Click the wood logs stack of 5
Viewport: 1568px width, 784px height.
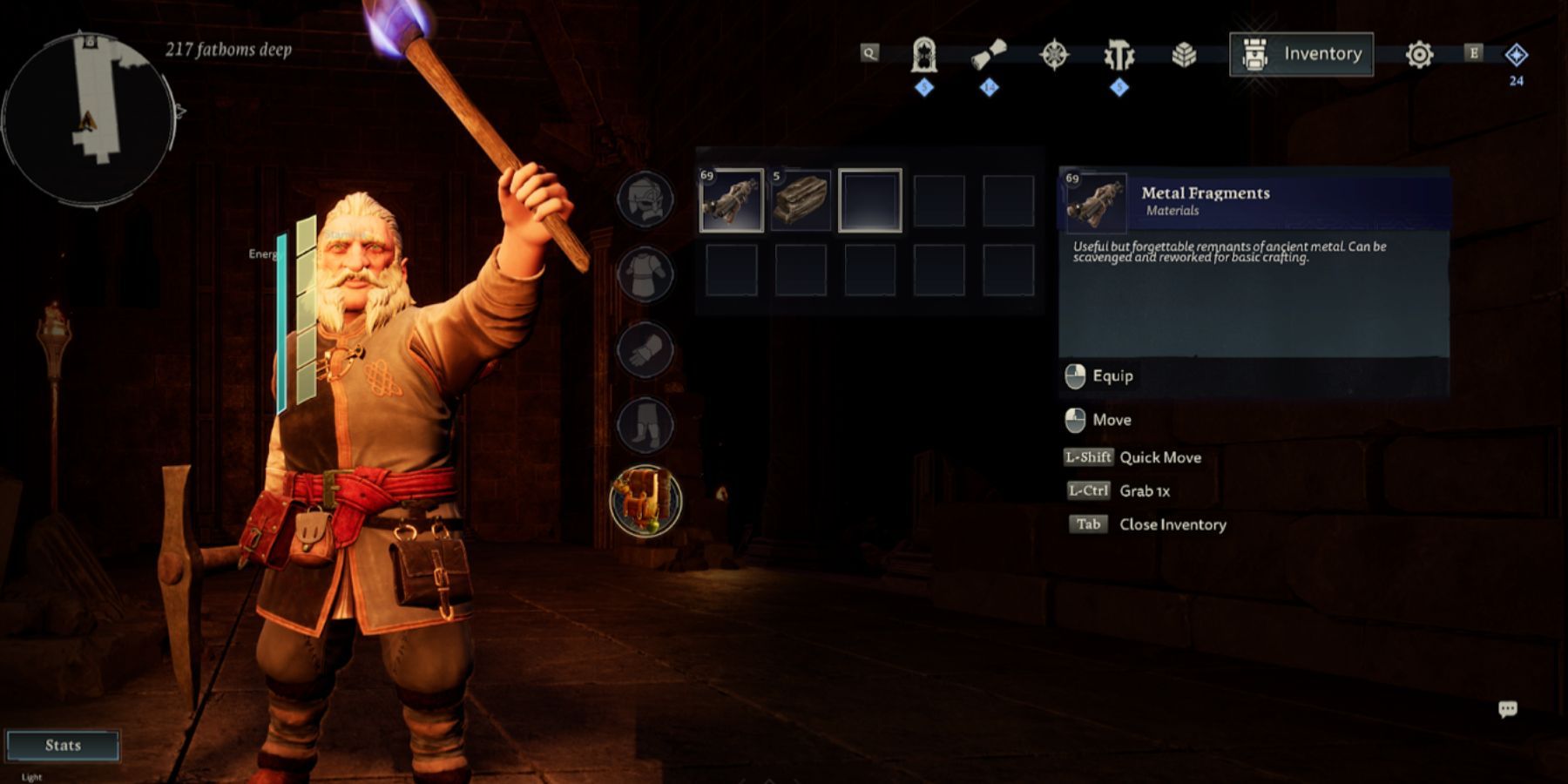coord(801,202)
